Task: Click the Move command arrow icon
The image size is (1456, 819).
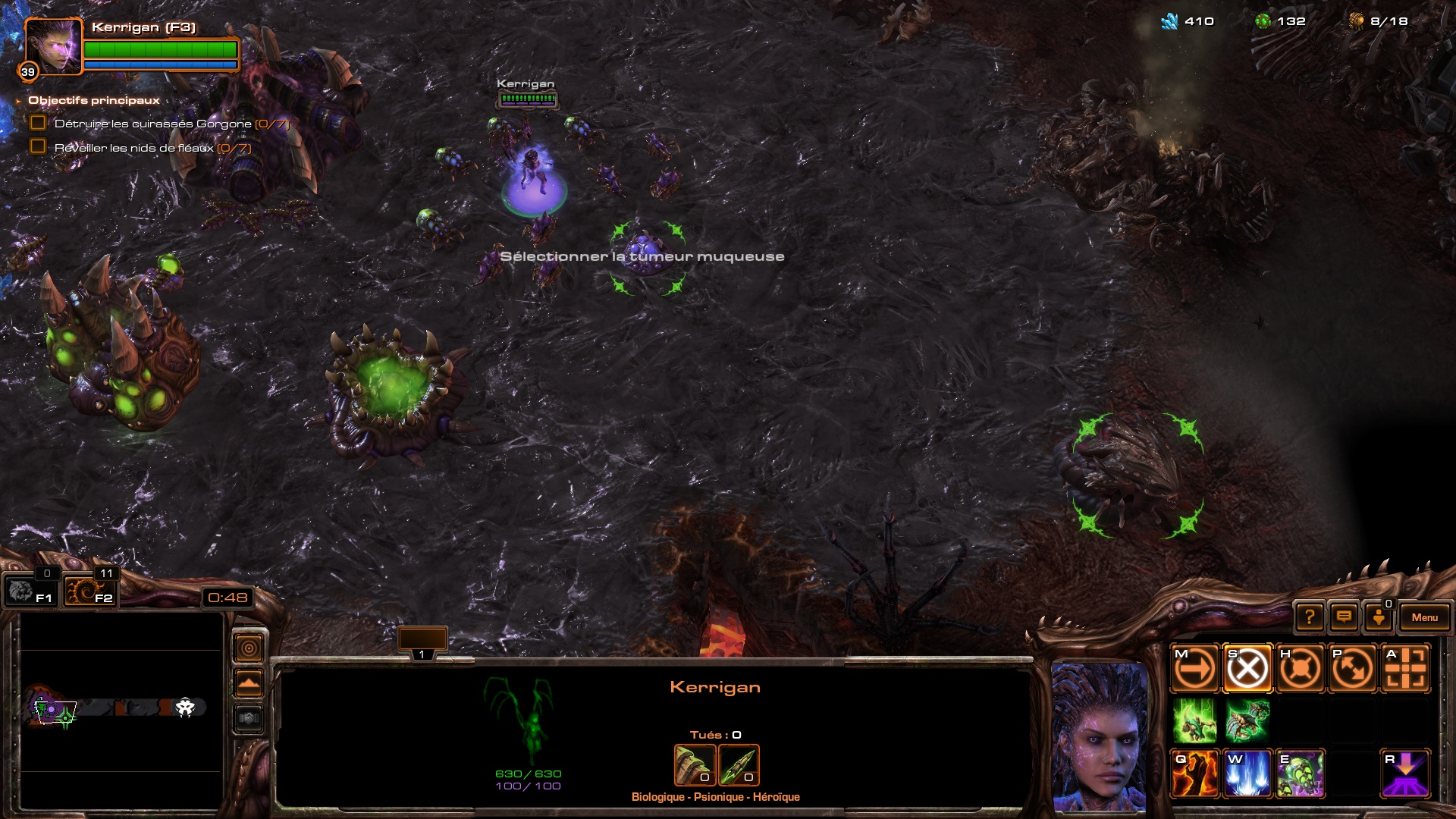Action: pos(1195,669)
